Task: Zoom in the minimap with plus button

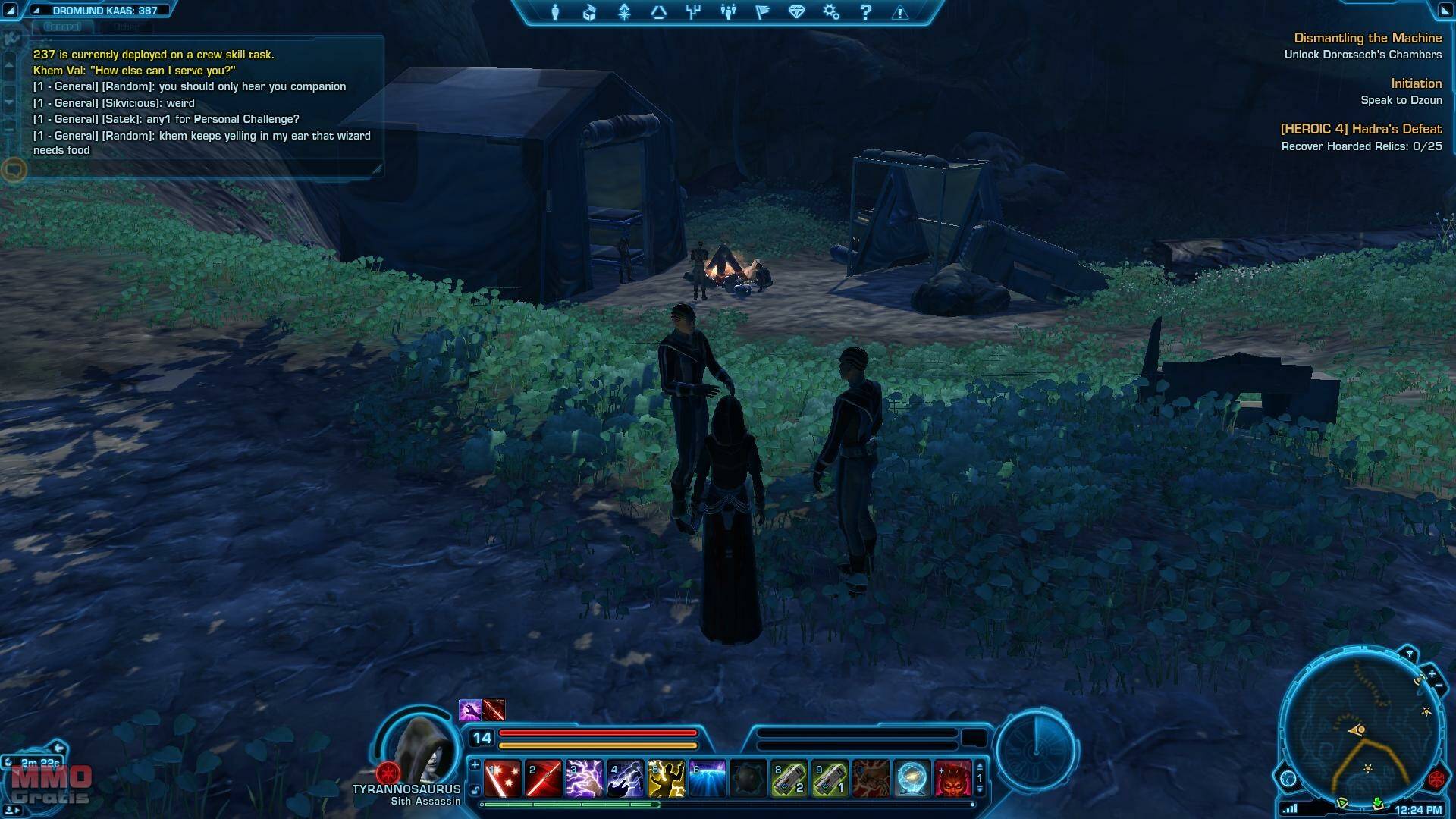Action: (x=1432, y=673)
